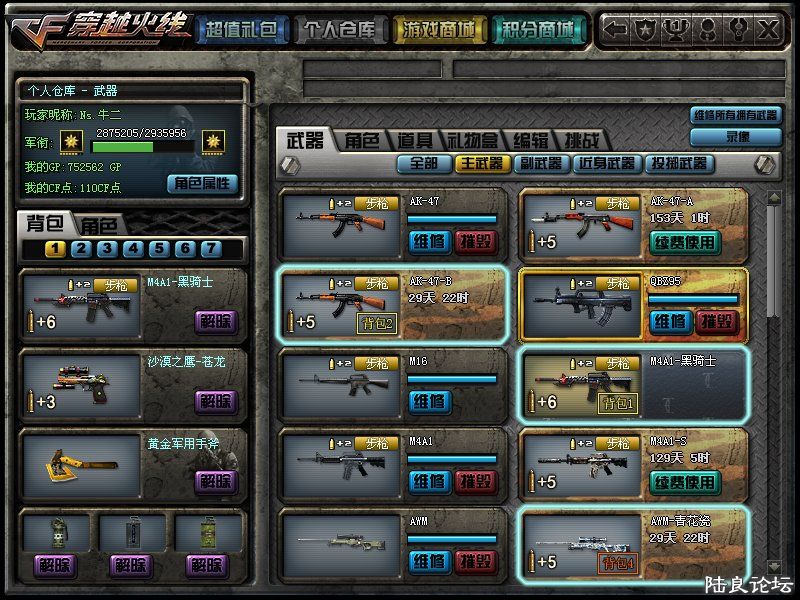This screenshot has height=600, width=800.
Task: Filter by 副武器 secondary weapons
Action: coord(541,163)
